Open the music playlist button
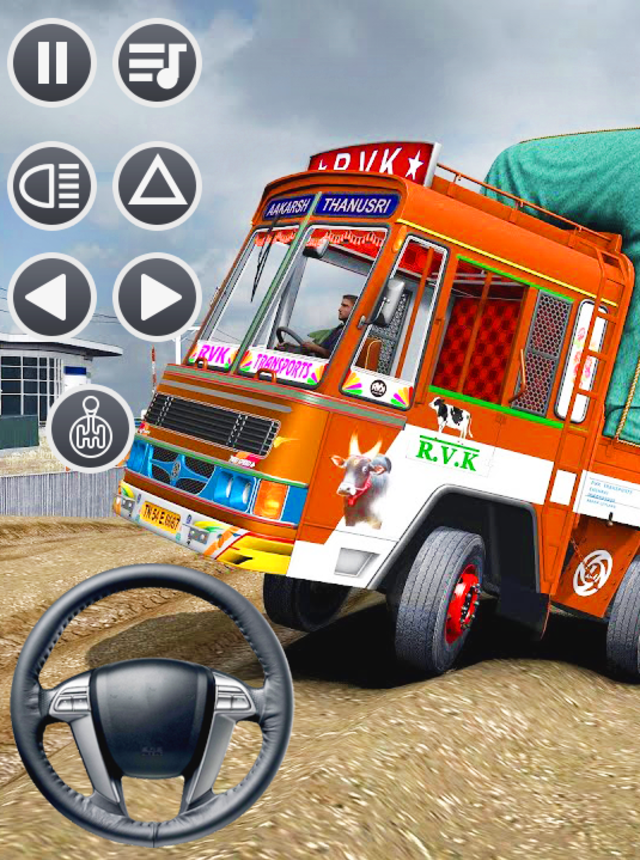The width and height of the screenshot is (640, 860). 158,62
